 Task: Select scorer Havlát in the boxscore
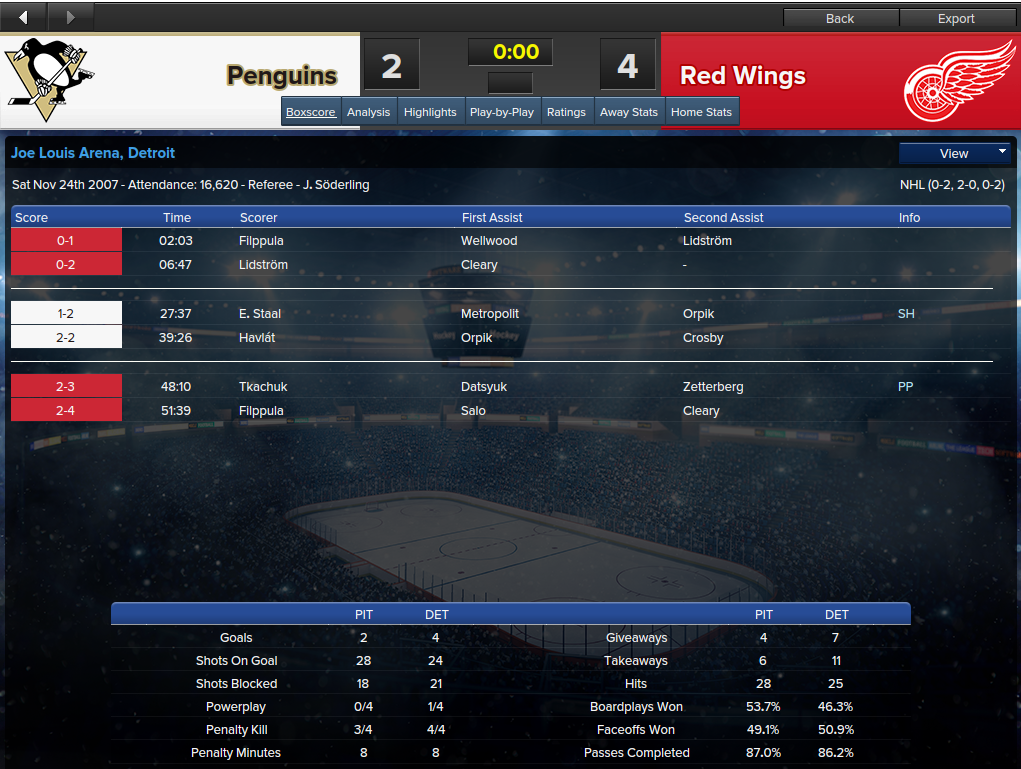[x=257, y=338]
